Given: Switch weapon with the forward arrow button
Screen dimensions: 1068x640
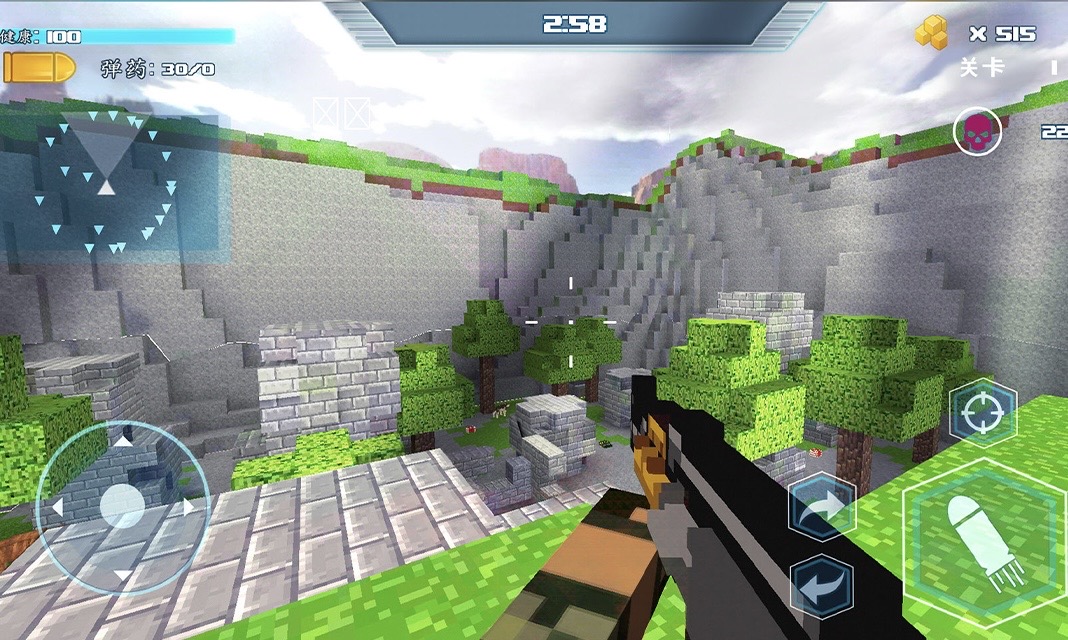Looking at the screenshot, I should point(821,508).
